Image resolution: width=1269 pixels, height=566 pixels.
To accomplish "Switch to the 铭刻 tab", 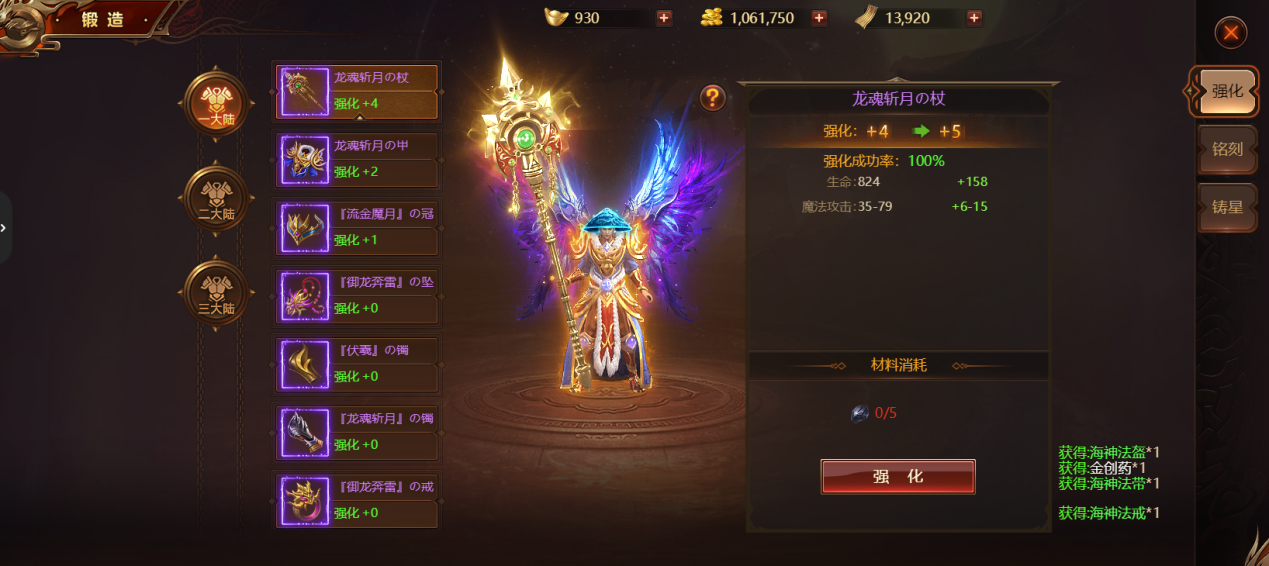I will point(1227,149).
